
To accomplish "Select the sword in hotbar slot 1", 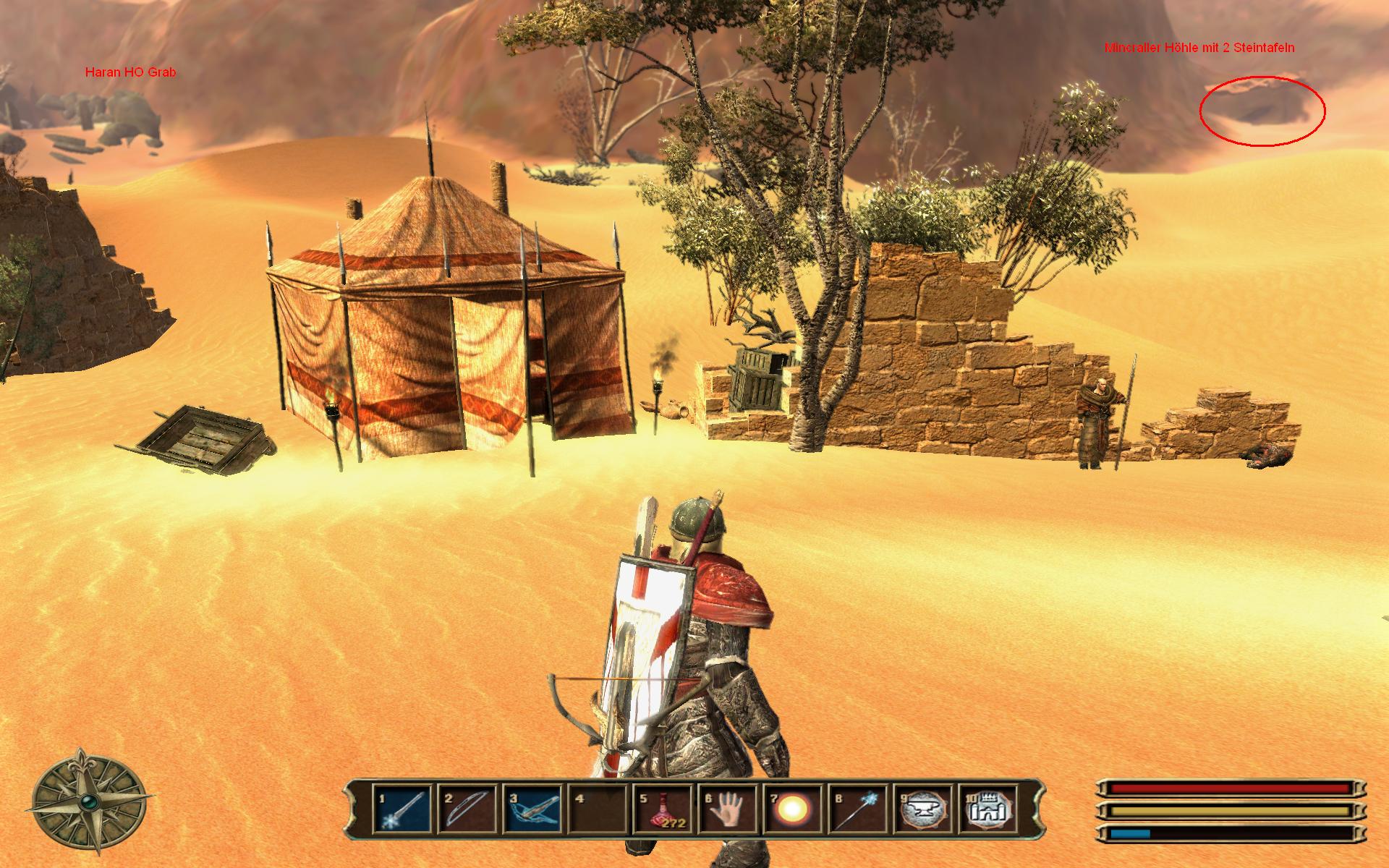I will point(403,809).
